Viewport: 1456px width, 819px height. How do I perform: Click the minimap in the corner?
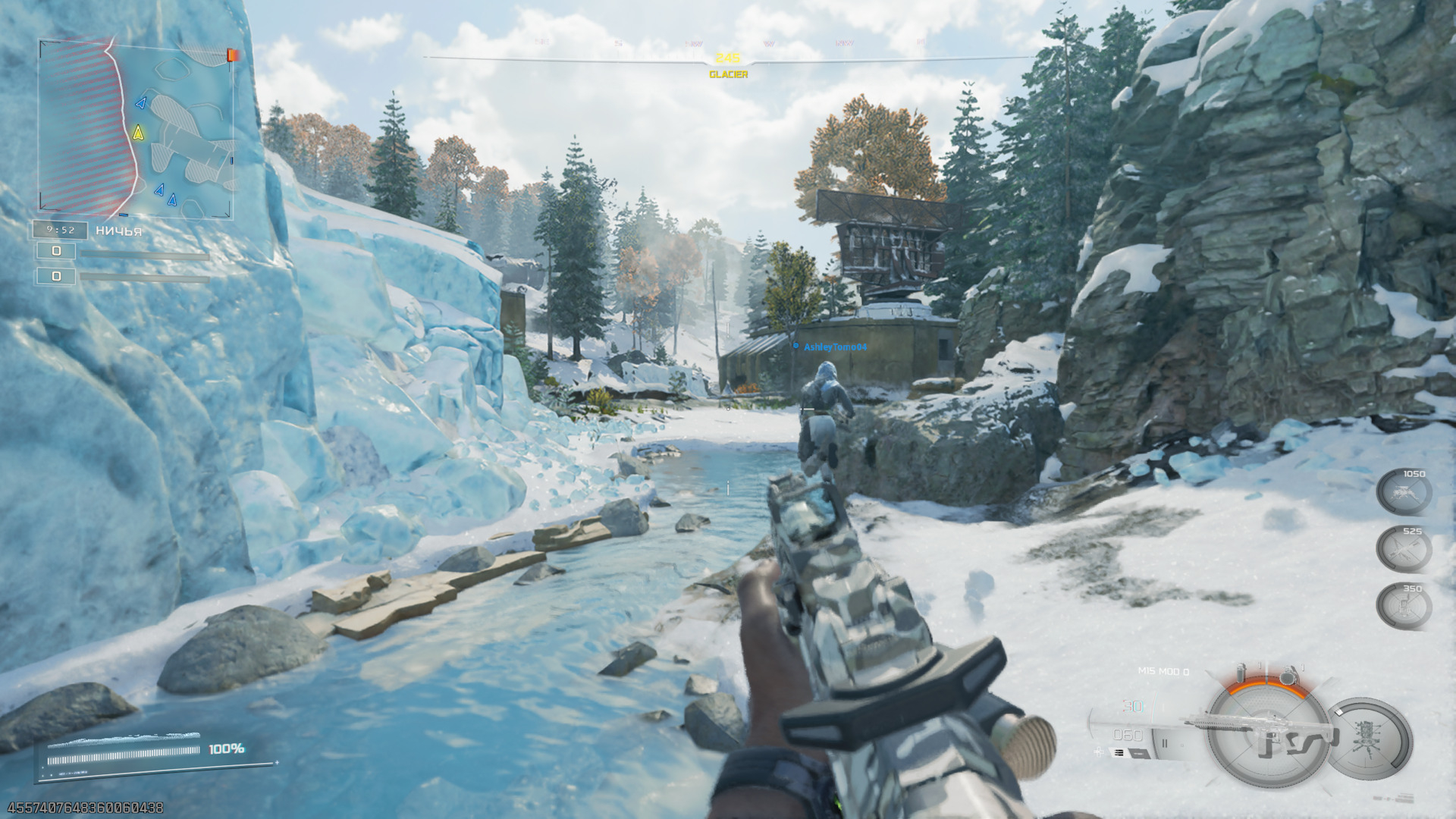136,129
